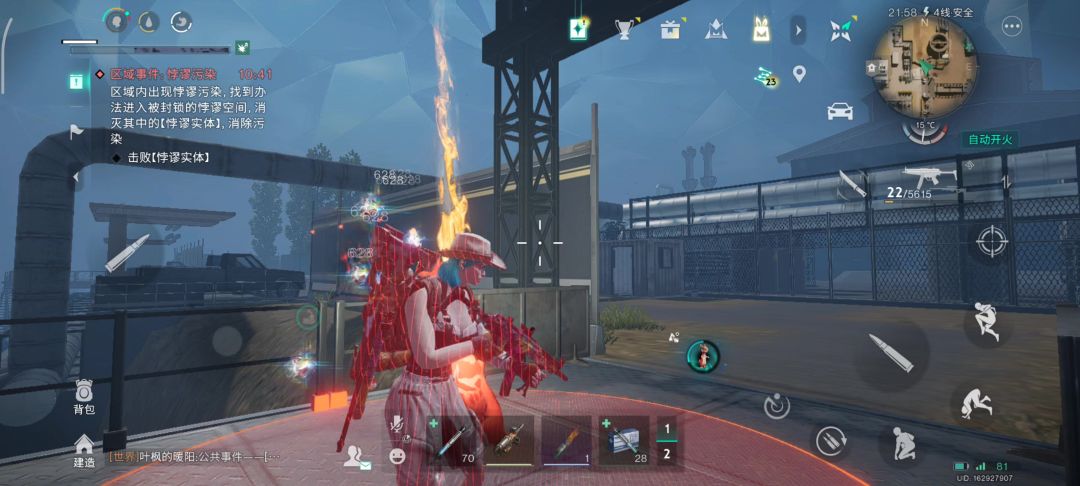This screenshot has height=486, width=1080.
Task: Expand the top icon bar arrow
Action: 798,30
